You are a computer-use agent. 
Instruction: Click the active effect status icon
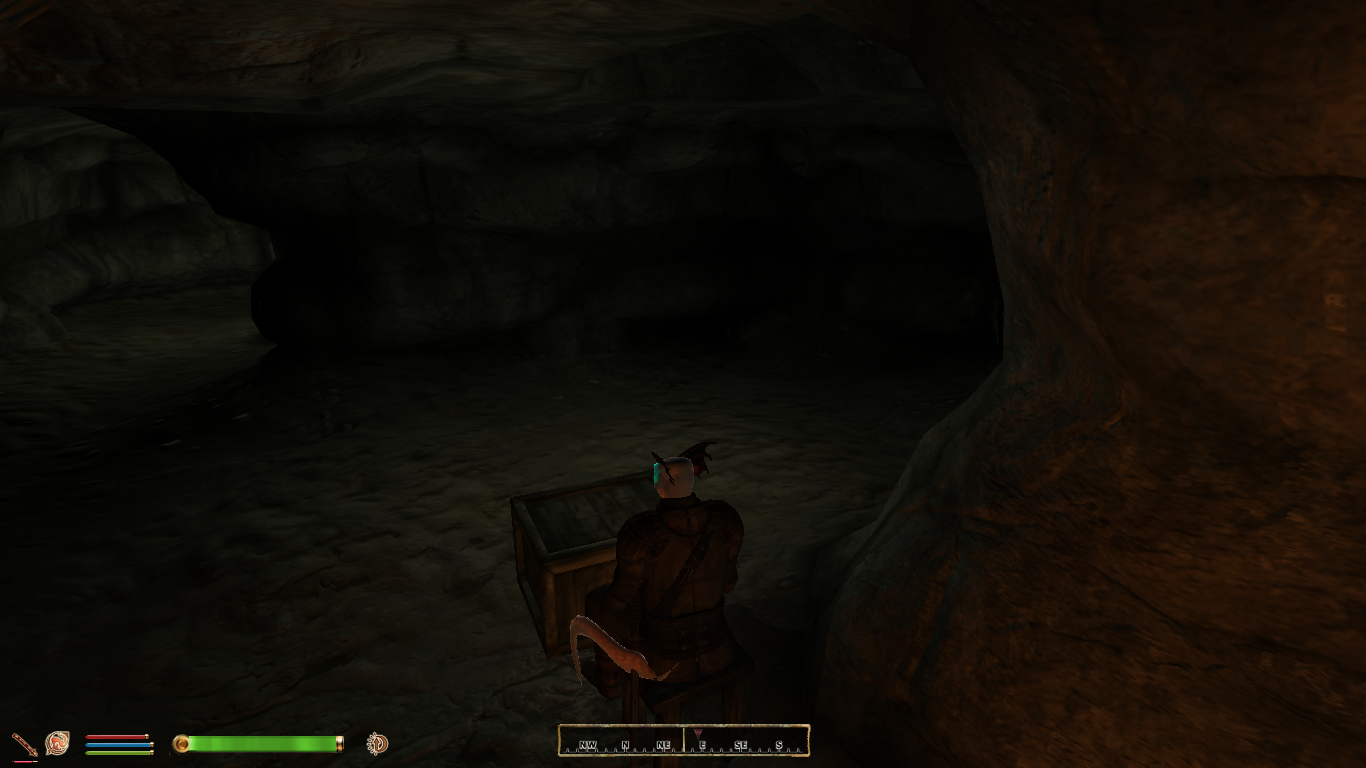(x=377, y=743)
